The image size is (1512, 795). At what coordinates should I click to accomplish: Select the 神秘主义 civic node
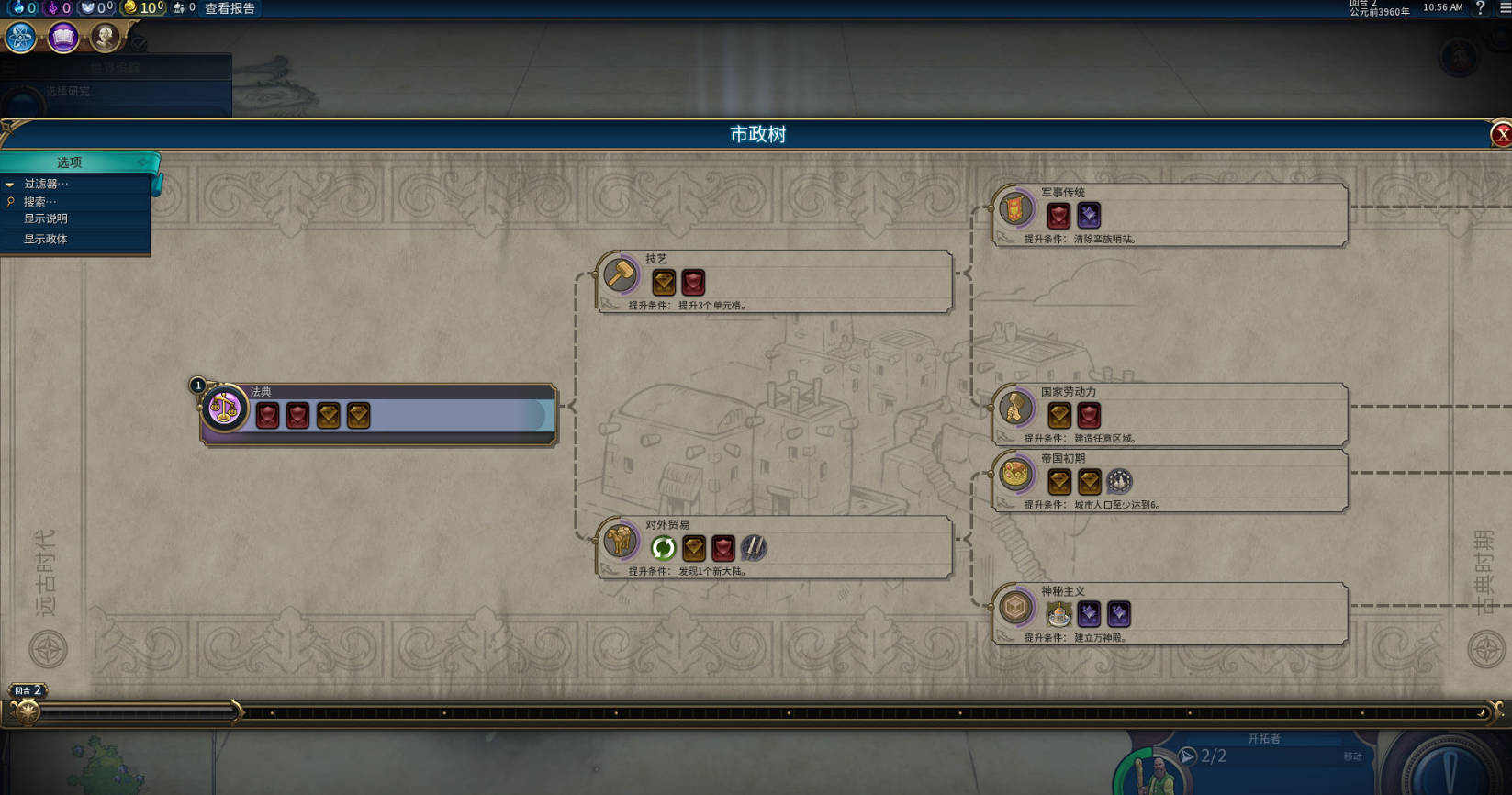(x=1170, y=612)
